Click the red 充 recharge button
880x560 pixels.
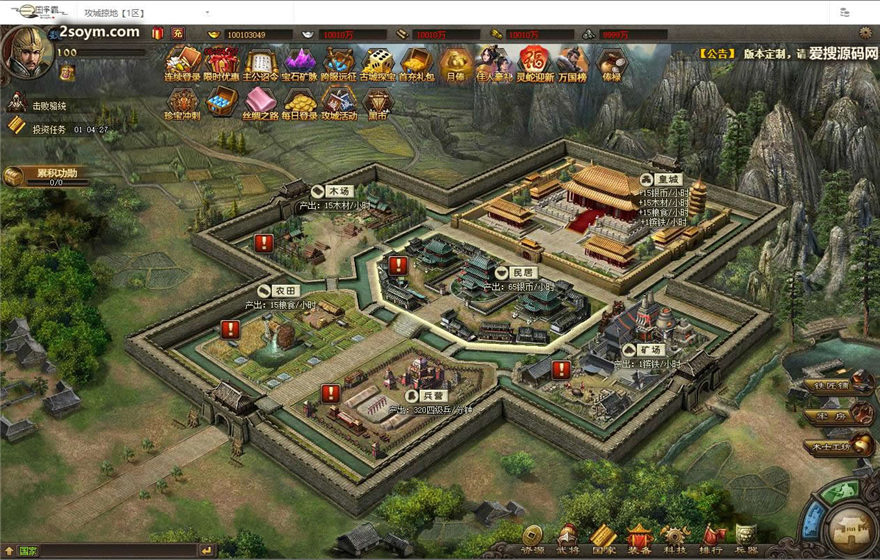[177, 34]
